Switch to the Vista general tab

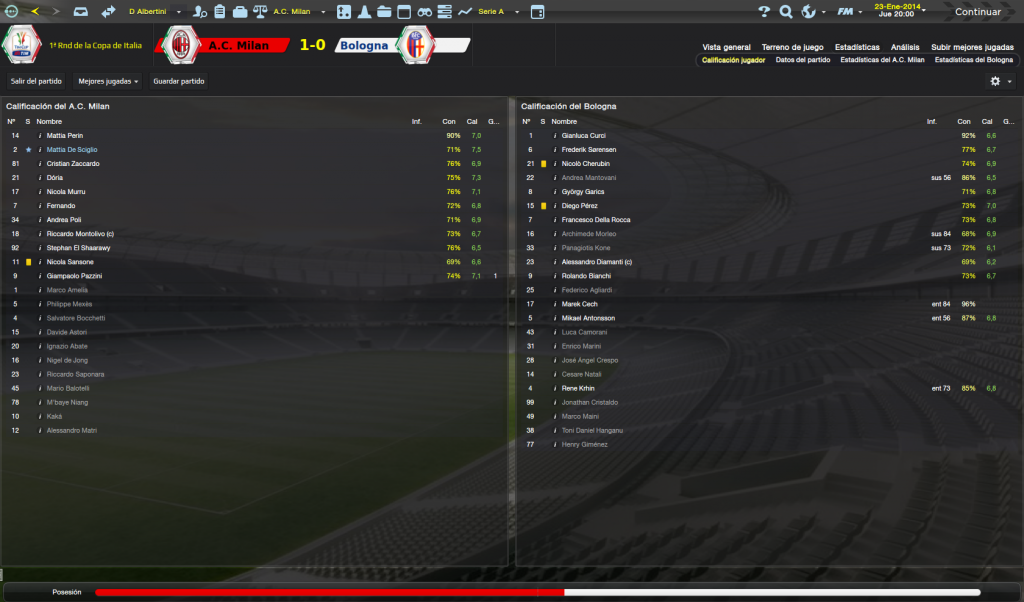[x=726, y=47]
